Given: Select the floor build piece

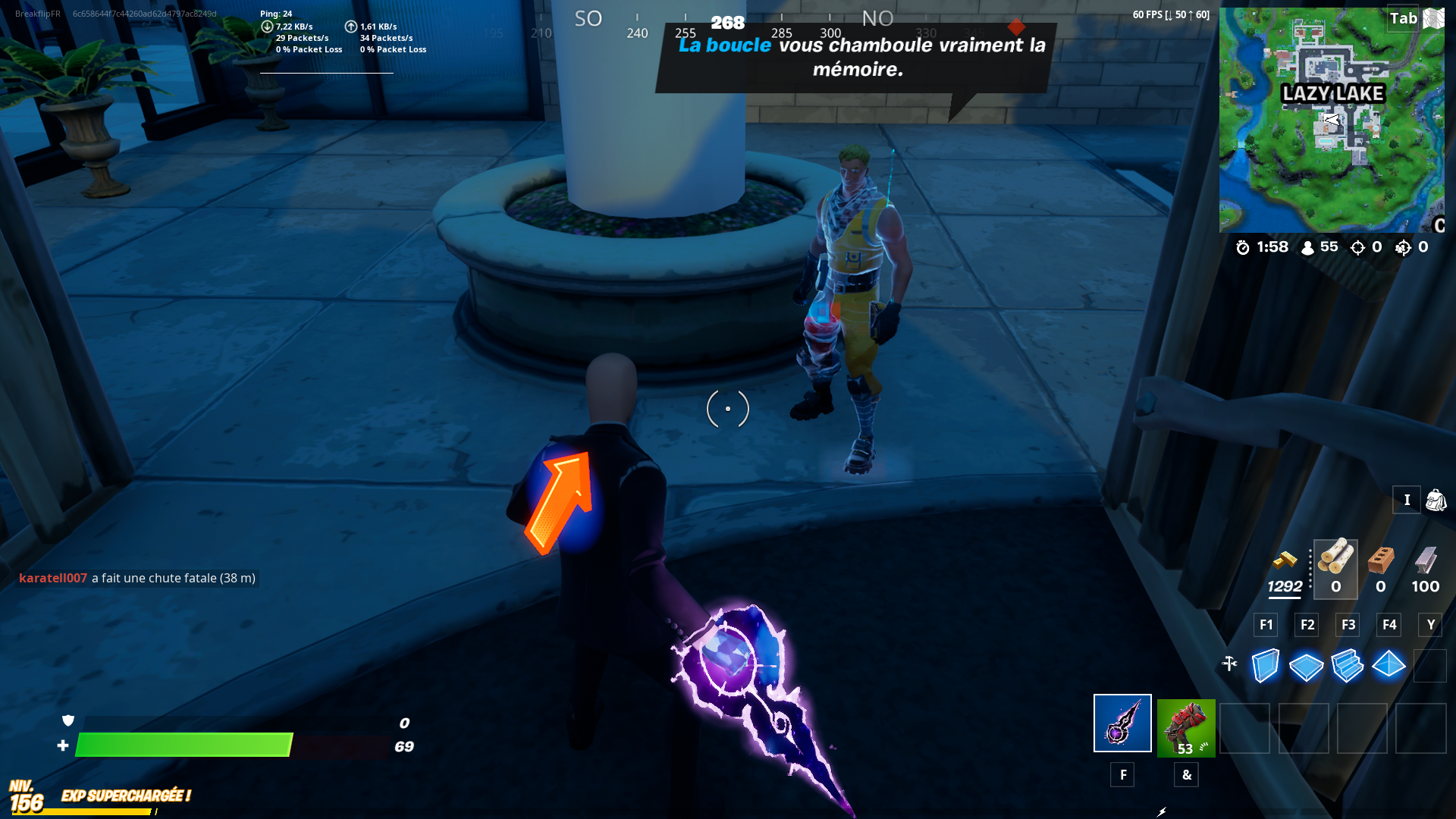Looking at the screenshot, I should click(x=1305, y=665).
